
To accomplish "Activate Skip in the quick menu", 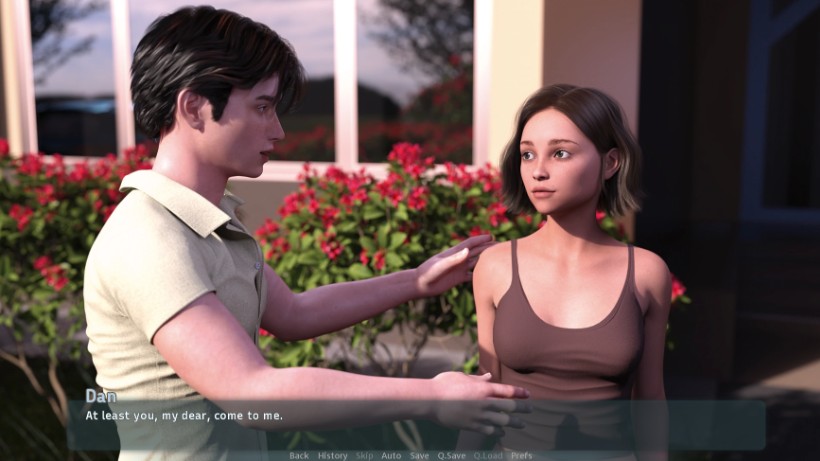I will point(365,455).
